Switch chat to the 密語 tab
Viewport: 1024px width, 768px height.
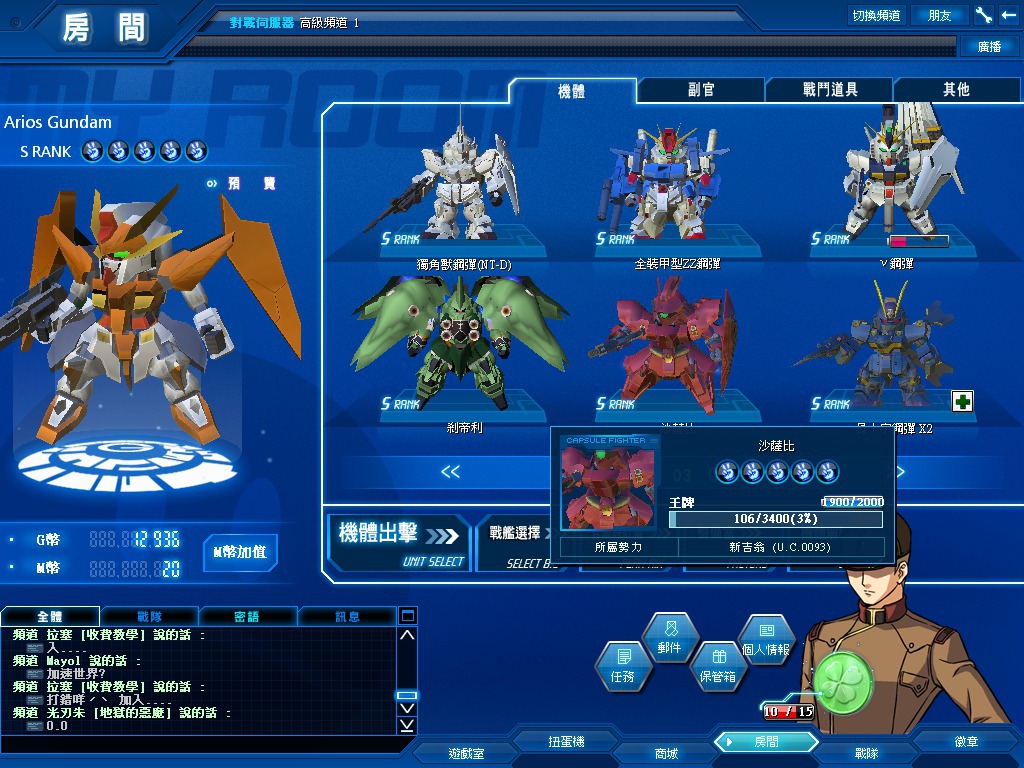pos(247,617)
